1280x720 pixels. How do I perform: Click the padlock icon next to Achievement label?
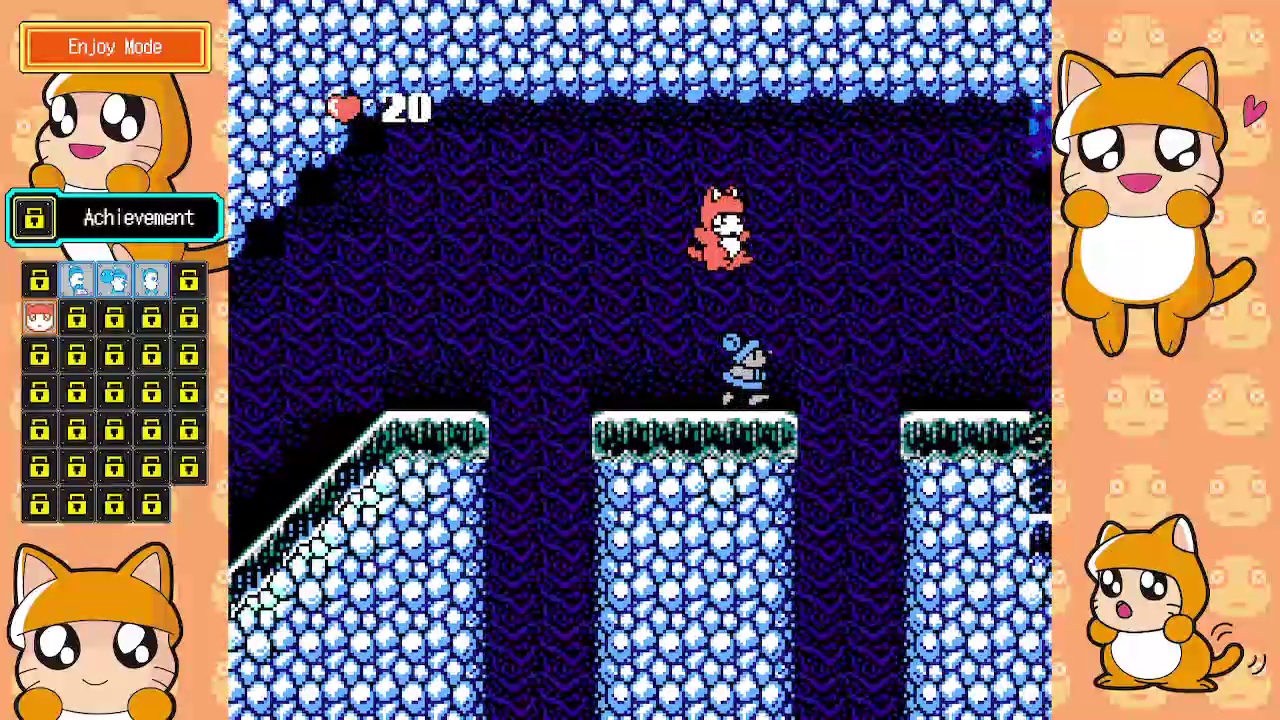coord(33,218)
